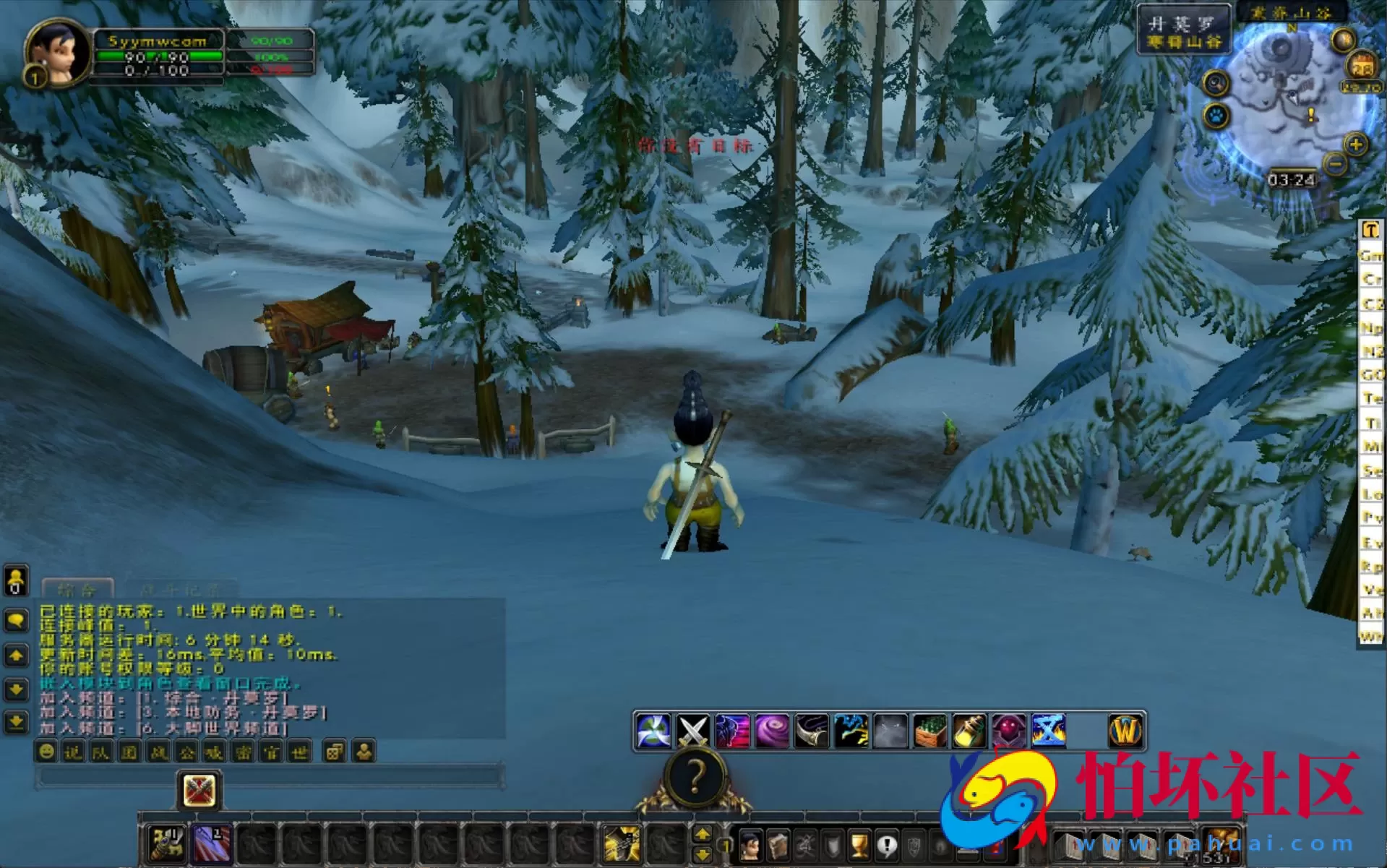
Task: Select the 说 say channel button
Action: pos(73,752)
